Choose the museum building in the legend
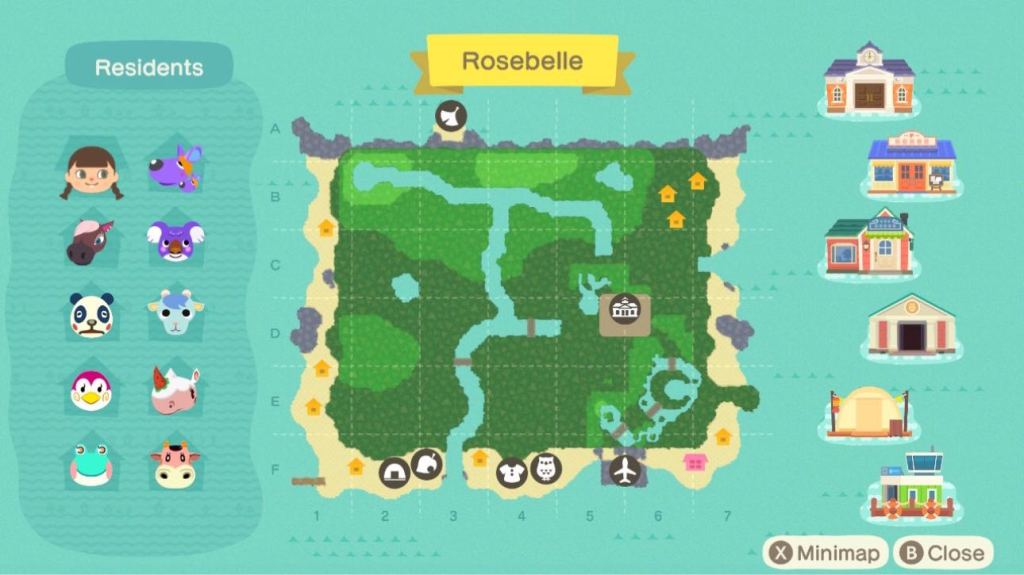This screenshot has width=1024, height=575. tap(909, 326)
